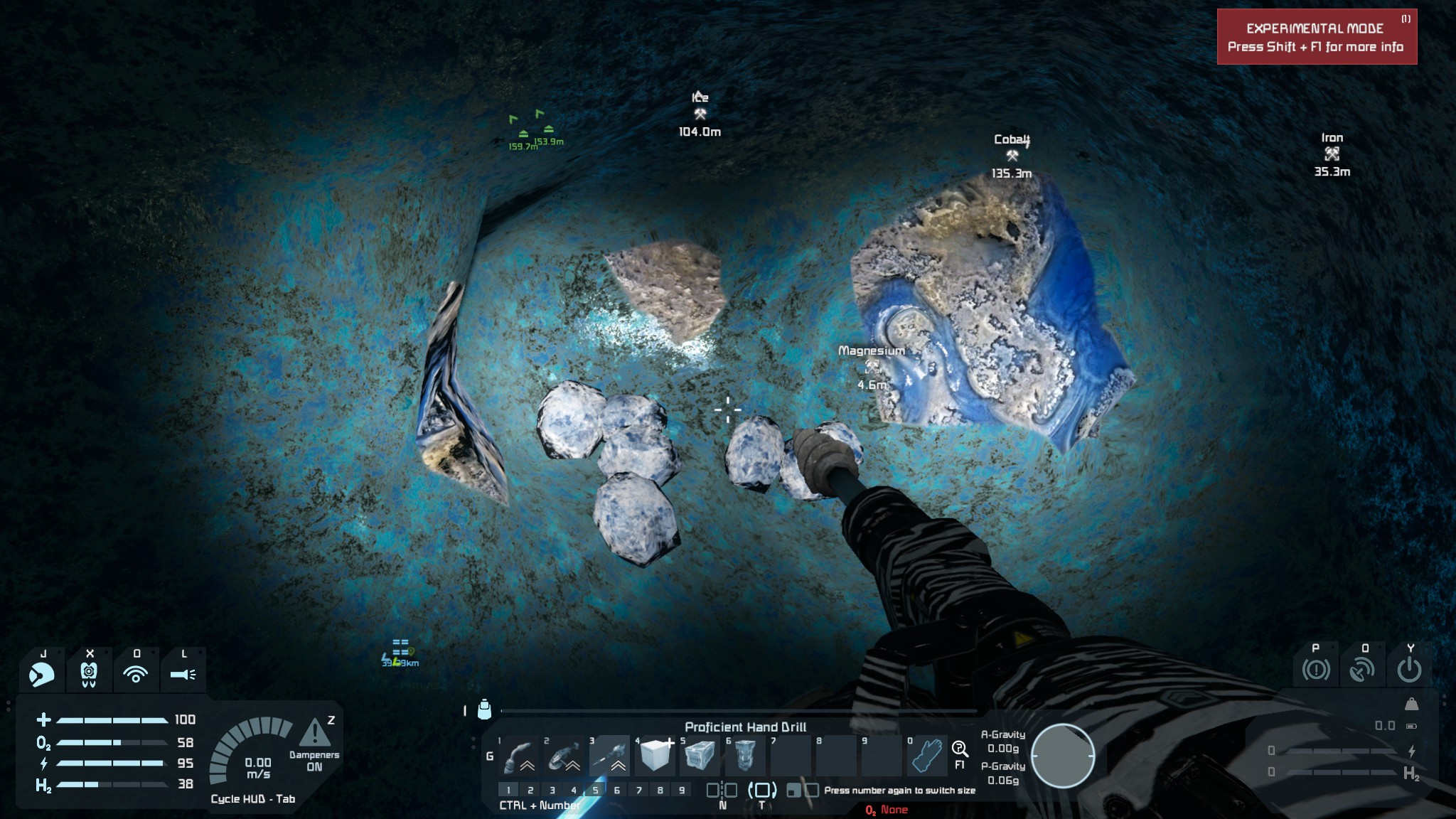Toggle the broadcasting signal icon
Image resolution: width=1456 pixels, height=819 pixels.
point(136,673)
